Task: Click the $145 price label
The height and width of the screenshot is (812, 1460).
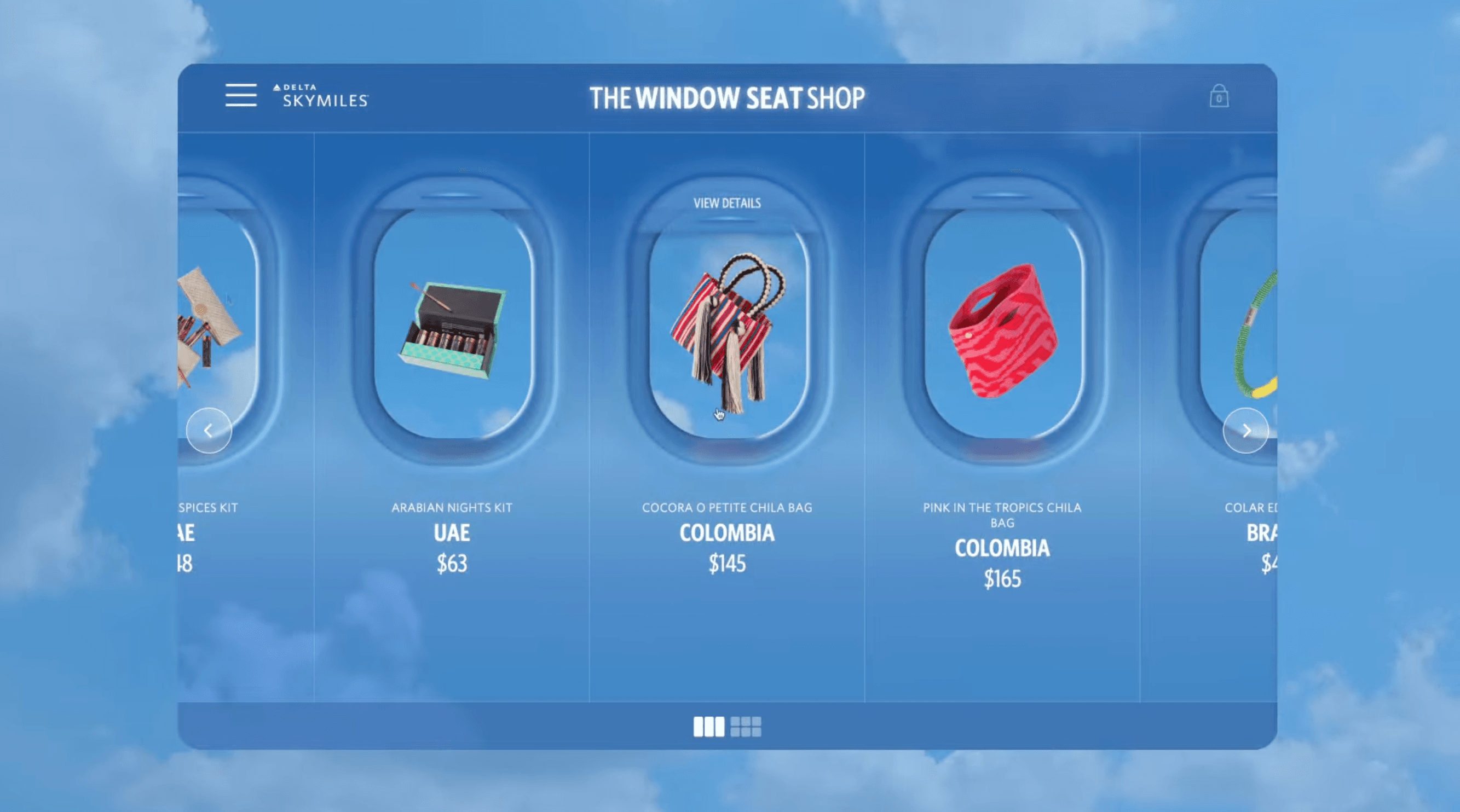Action: [727, 563]
